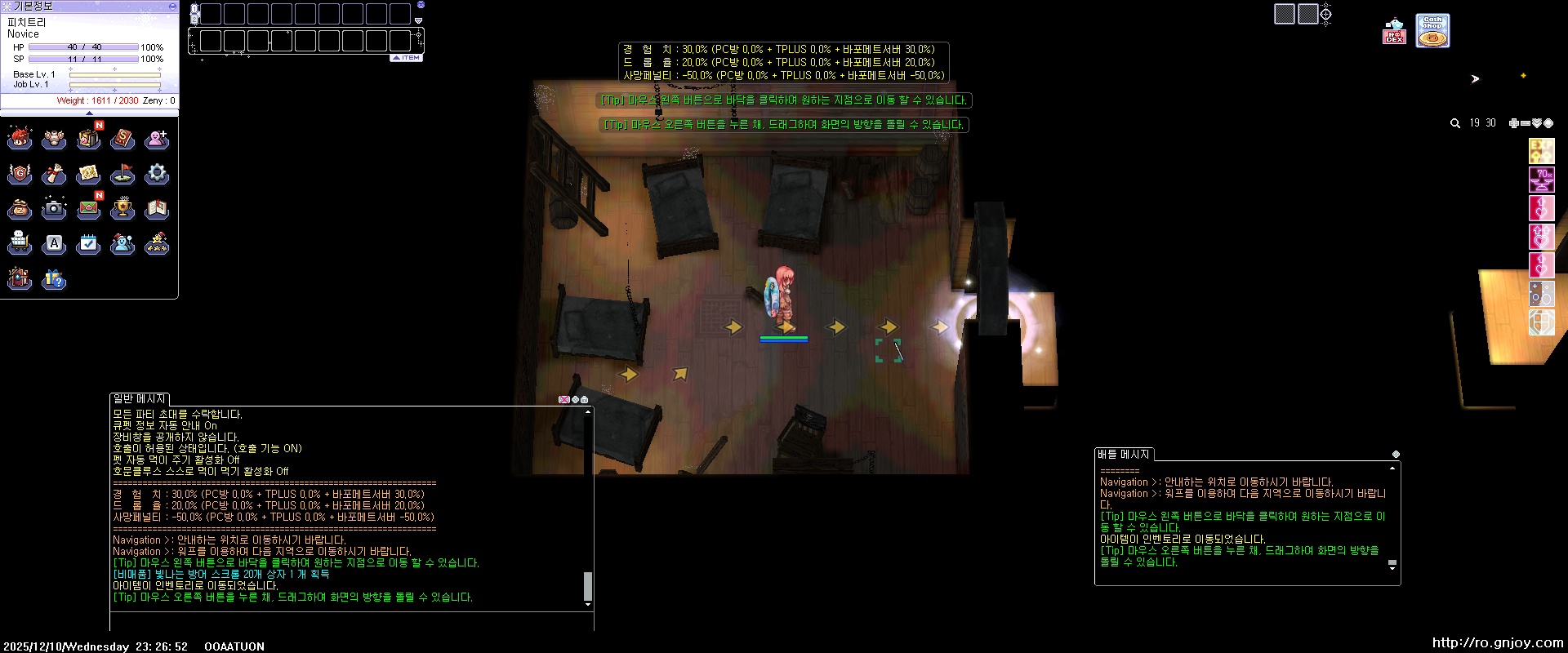Open the green envelope mail icon
The height and width of the screenshot is (653, 1568).
click(x=88, y=209)
